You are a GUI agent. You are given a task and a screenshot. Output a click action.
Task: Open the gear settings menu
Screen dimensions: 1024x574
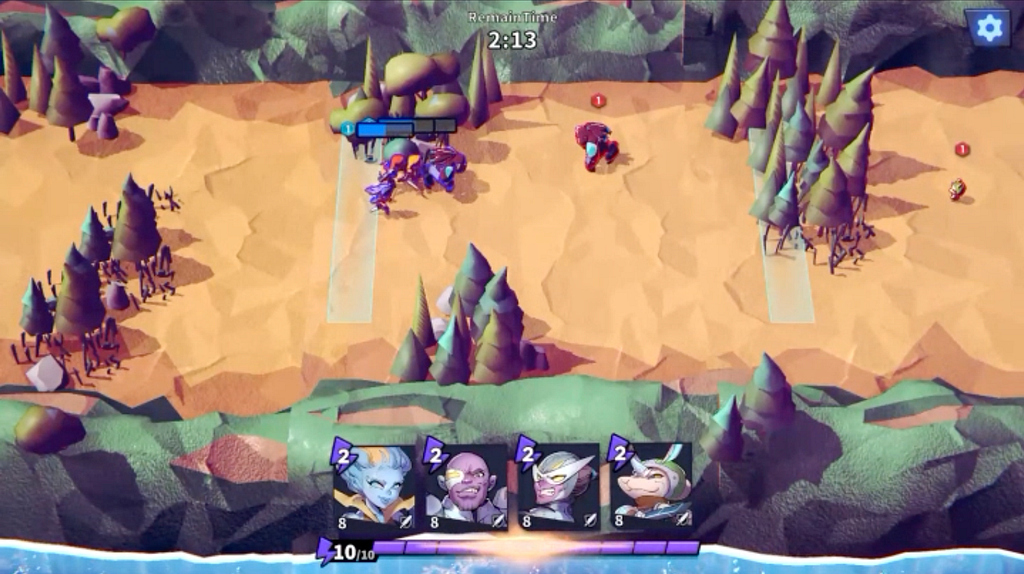(x=988, y=28)
